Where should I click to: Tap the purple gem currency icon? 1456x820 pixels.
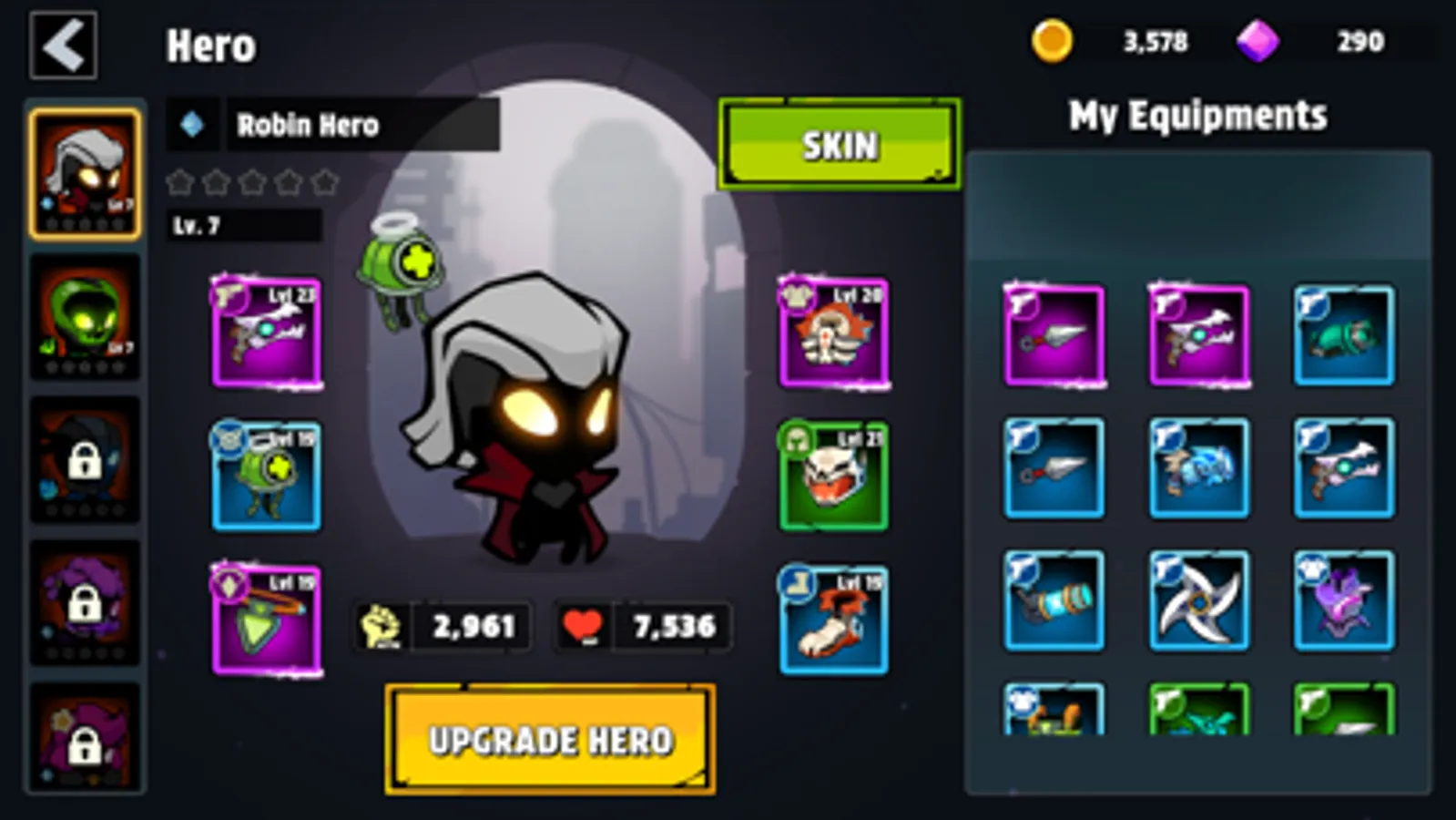click(1258, 40)
